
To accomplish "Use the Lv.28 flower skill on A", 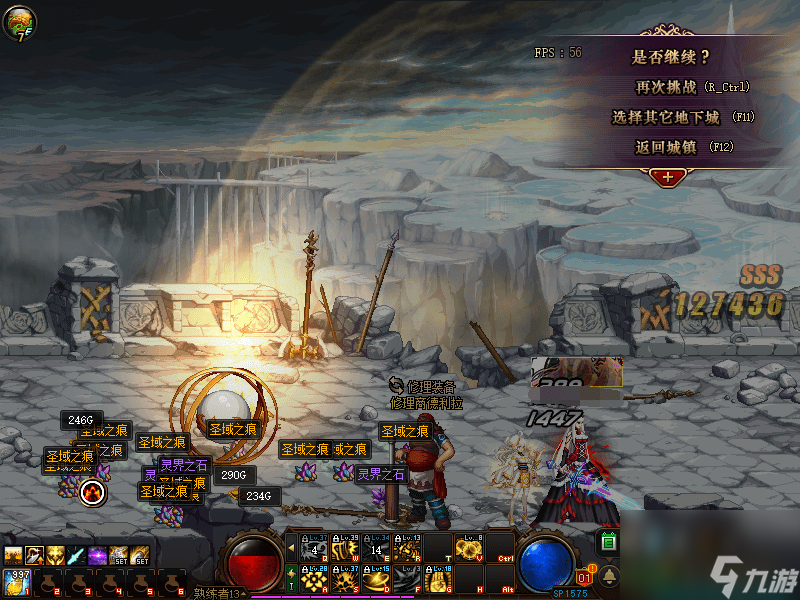I will (x=315, y=579).
